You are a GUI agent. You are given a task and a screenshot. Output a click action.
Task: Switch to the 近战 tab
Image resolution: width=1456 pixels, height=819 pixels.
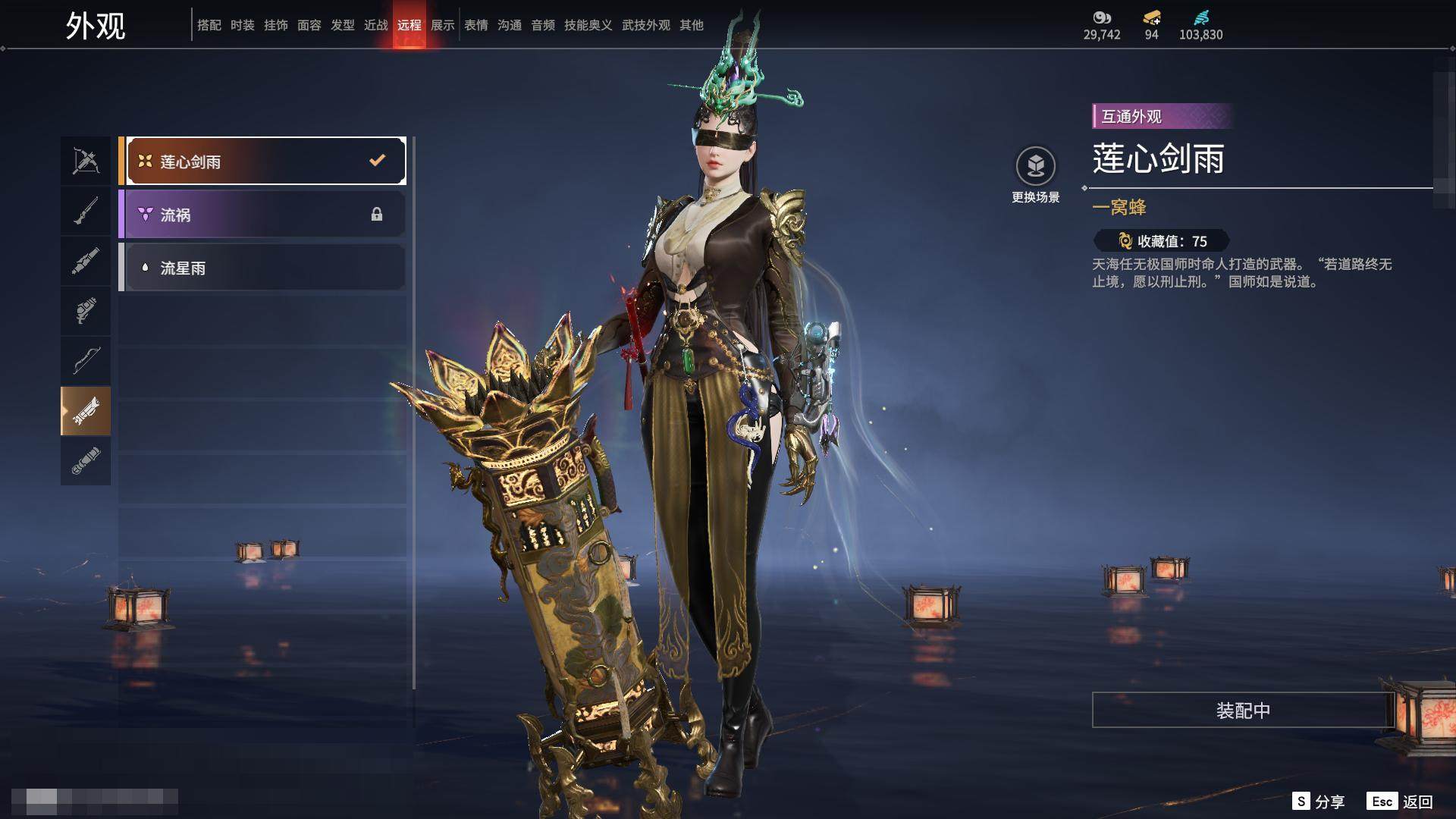(x=376, y=25)
